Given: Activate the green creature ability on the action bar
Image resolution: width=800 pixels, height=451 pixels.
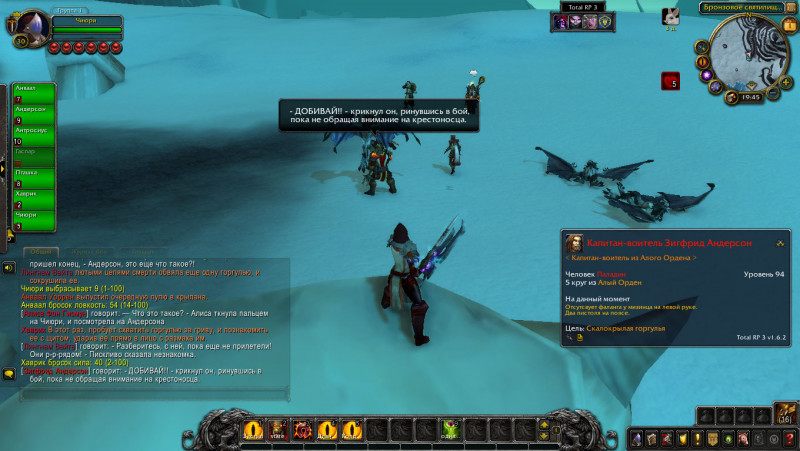Looking at the screenshot, I should click(x=451, y=430).
